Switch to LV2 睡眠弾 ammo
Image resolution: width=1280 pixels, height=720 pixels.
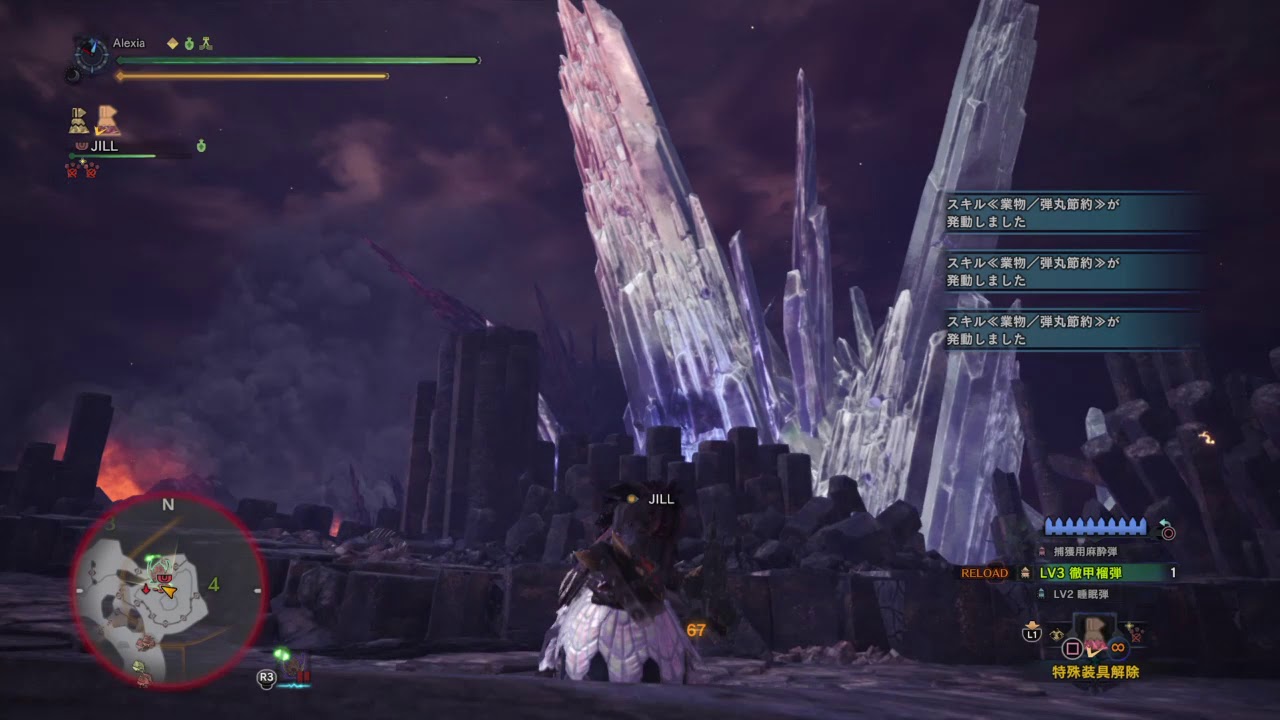(1080, 594)
